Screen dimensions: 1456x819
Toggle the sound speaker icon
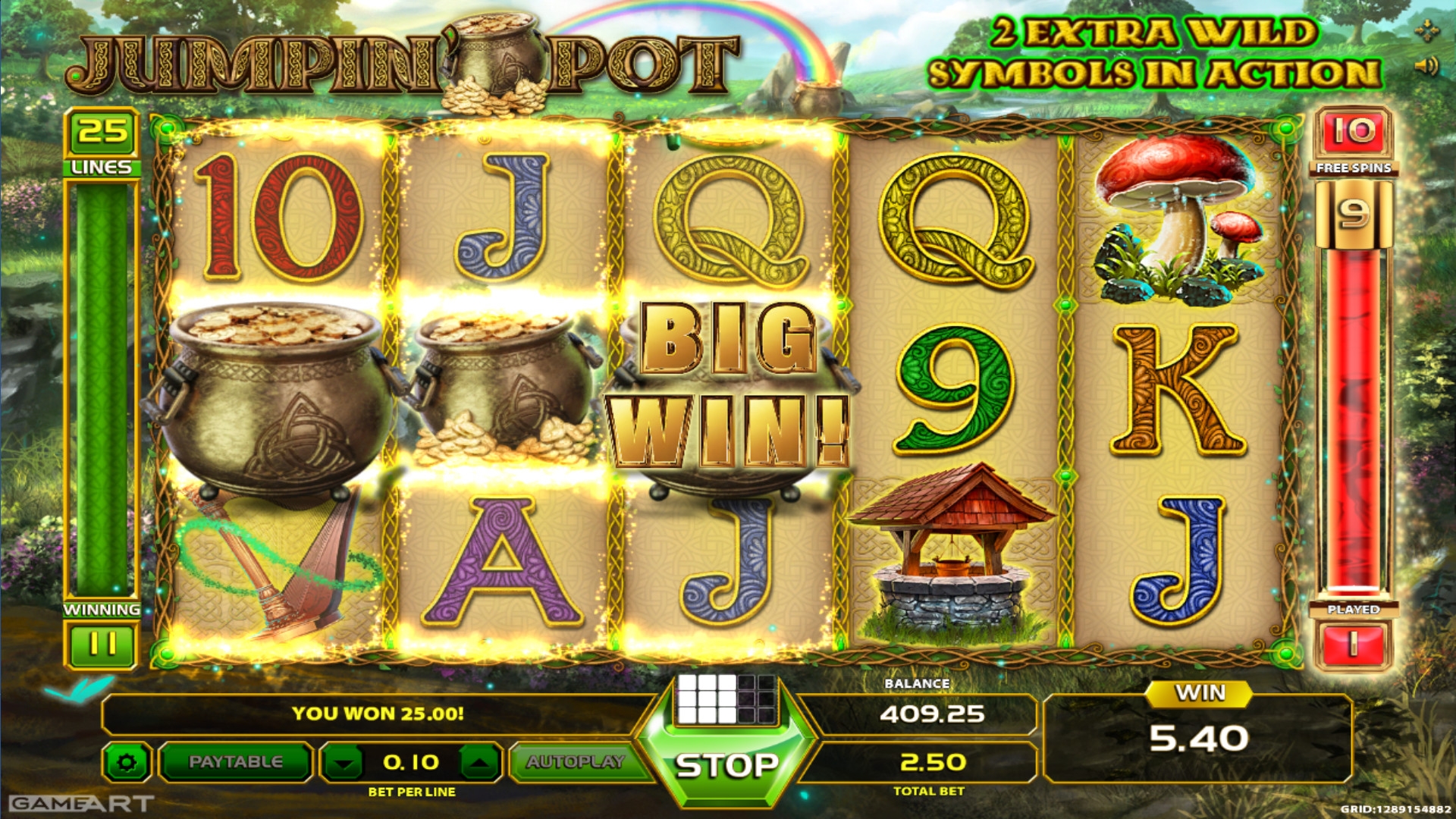1426,67
